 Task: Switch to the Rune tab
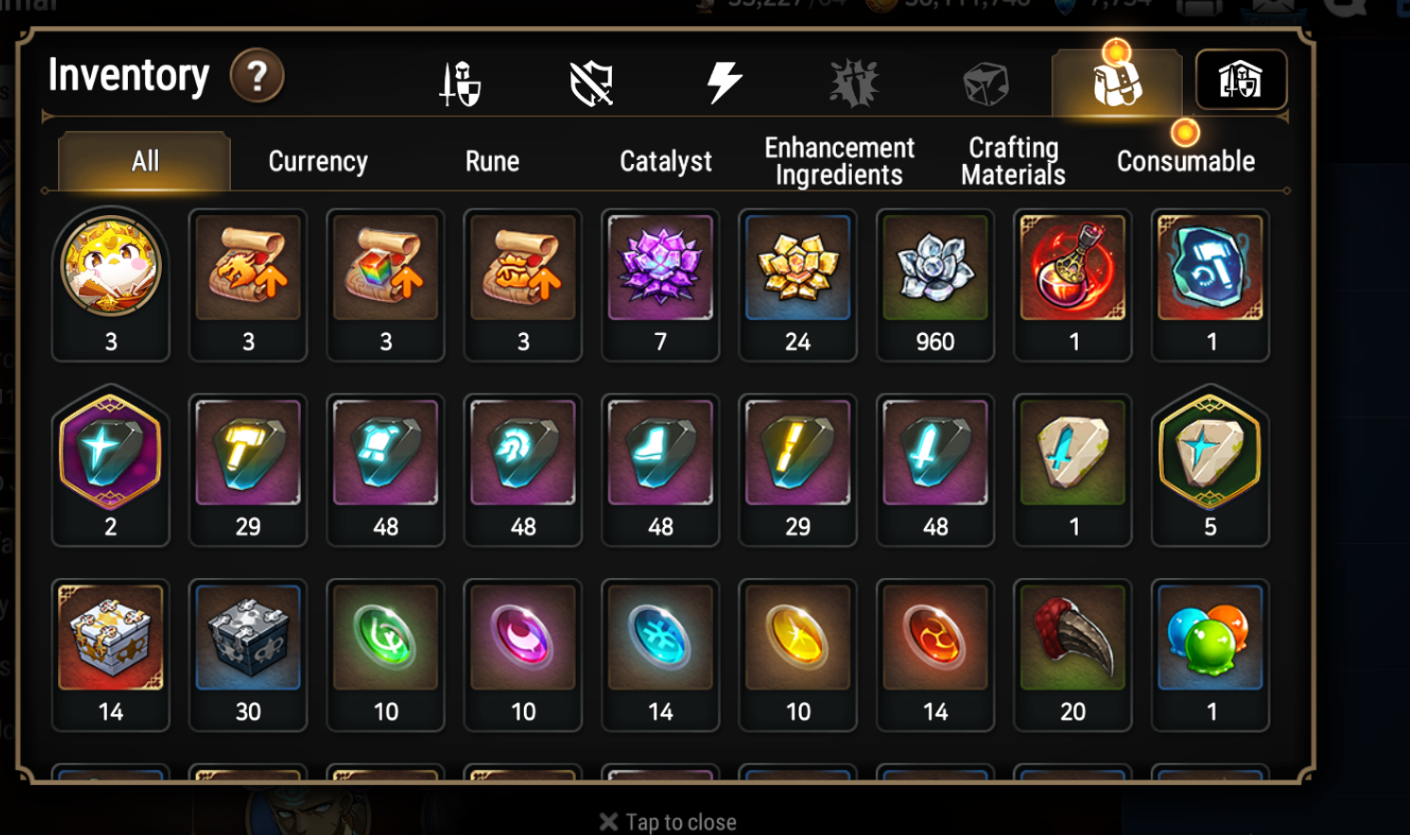[492, 161]
